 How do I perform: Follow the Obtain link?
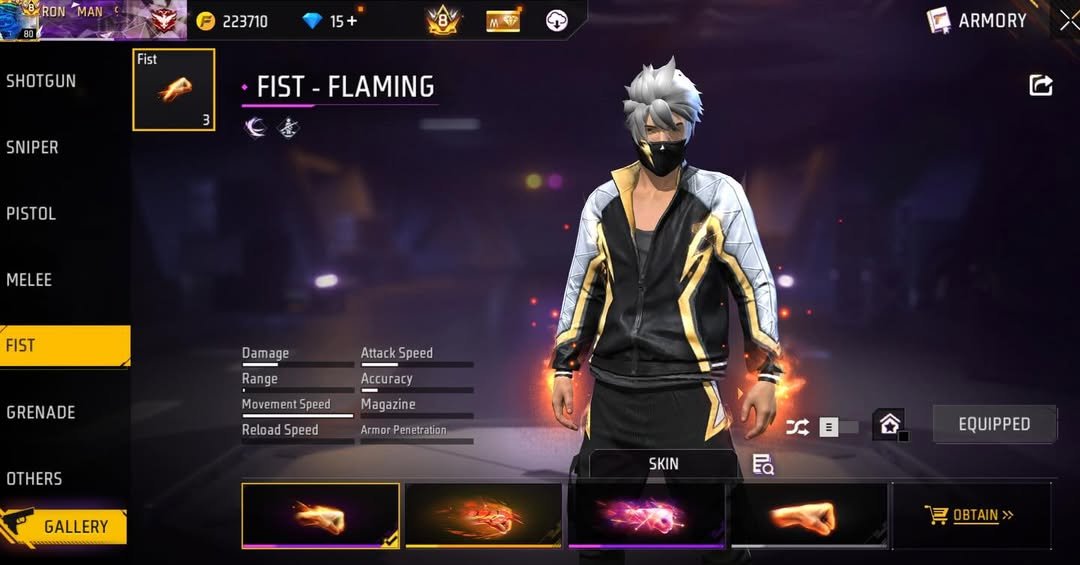pyautogui.click(x=969, y=516)
